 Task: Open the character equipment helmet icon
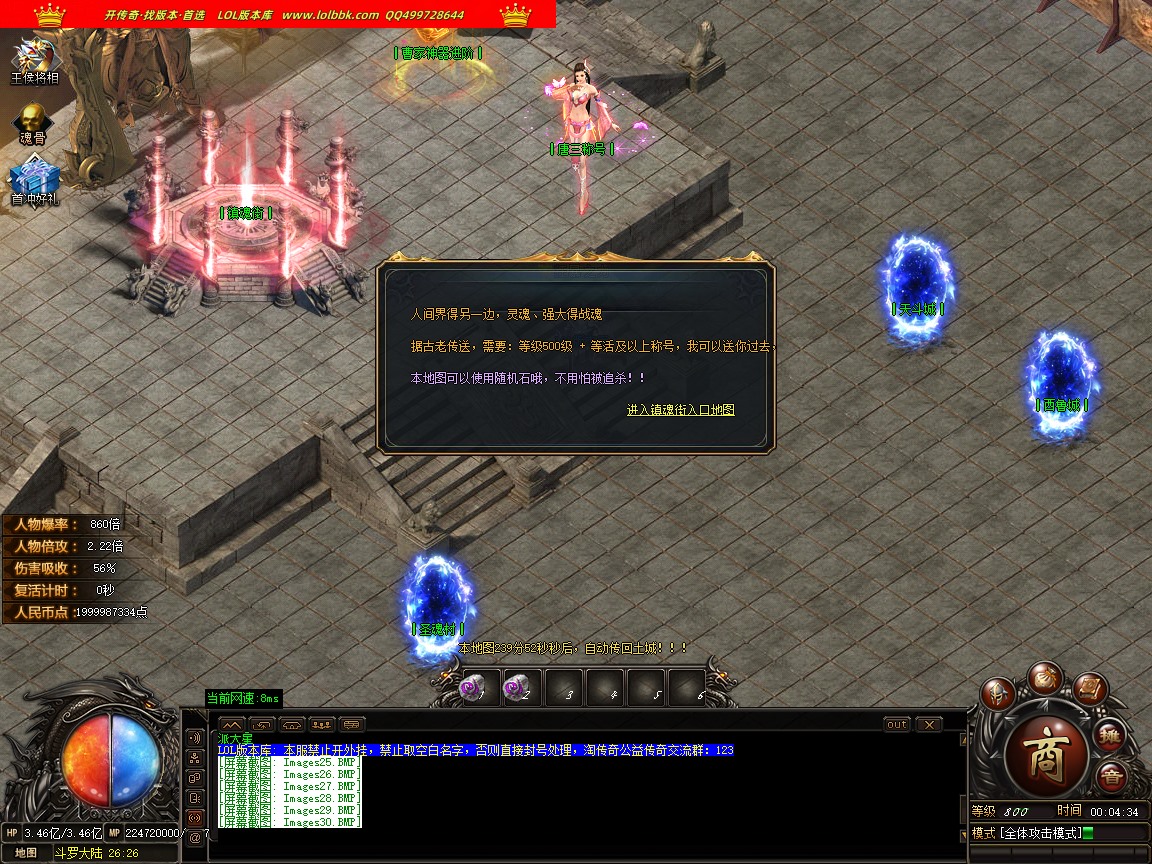tap(997, 693)
